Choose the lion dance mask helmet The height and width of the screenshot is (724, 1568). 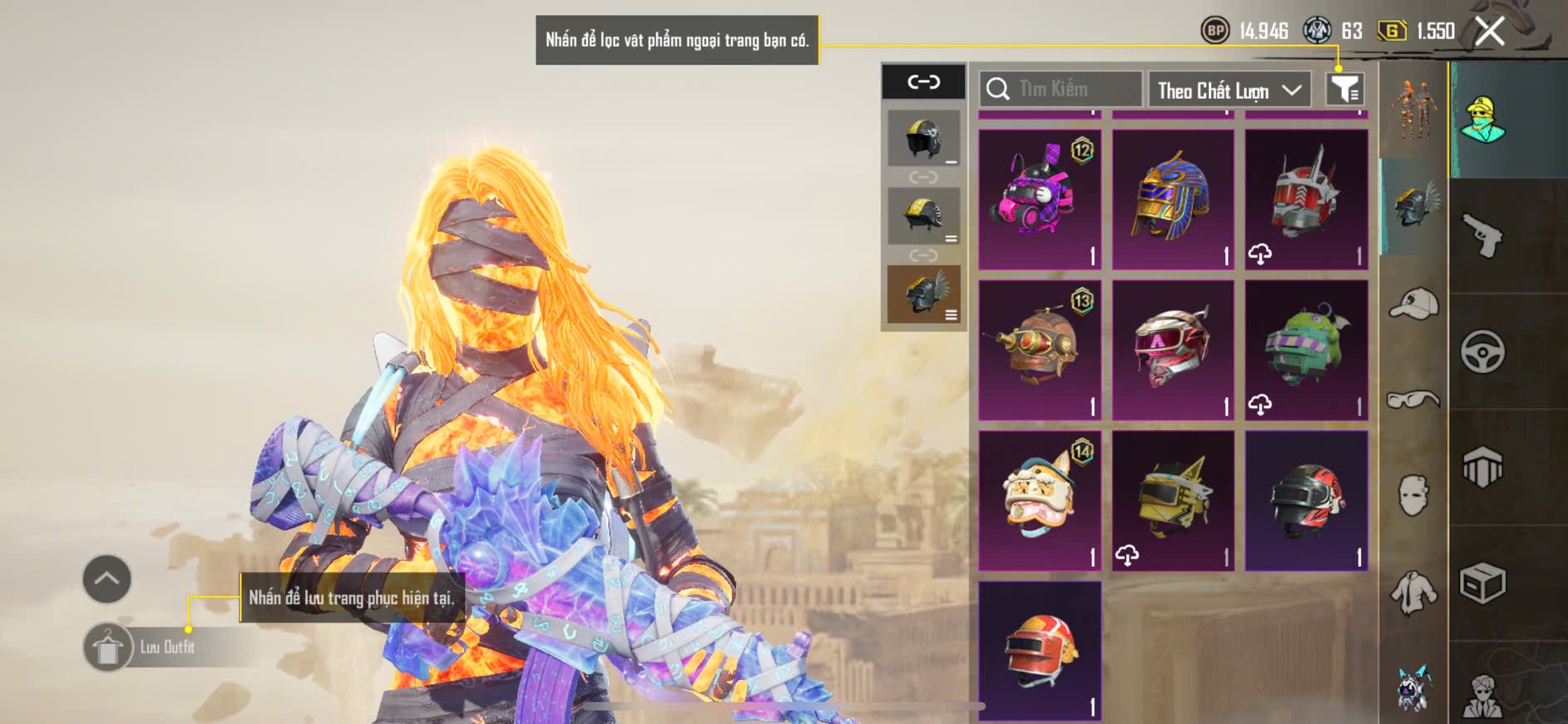[x=1040, y=501]
